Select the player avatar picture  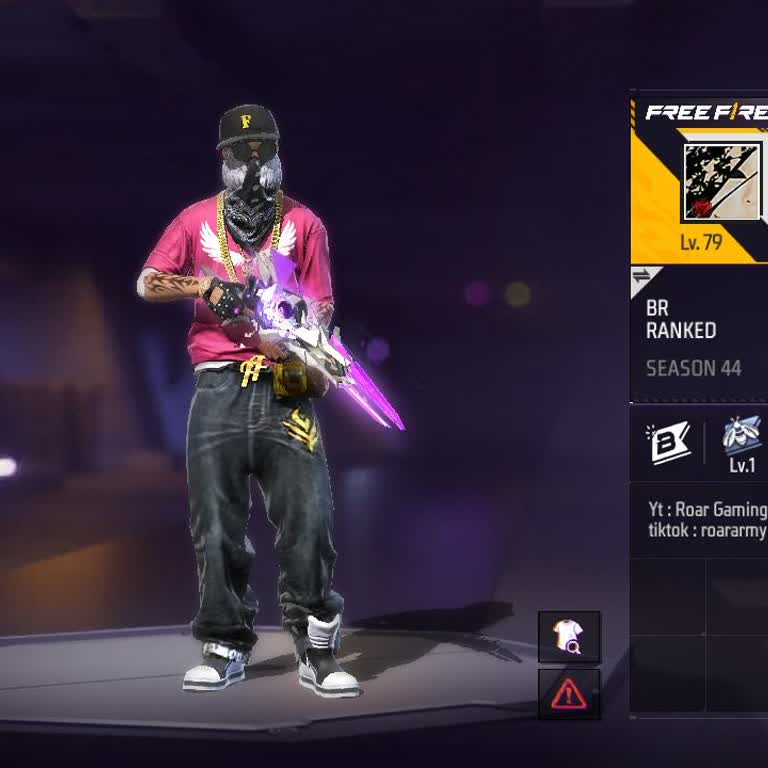[x=721, y=182]
